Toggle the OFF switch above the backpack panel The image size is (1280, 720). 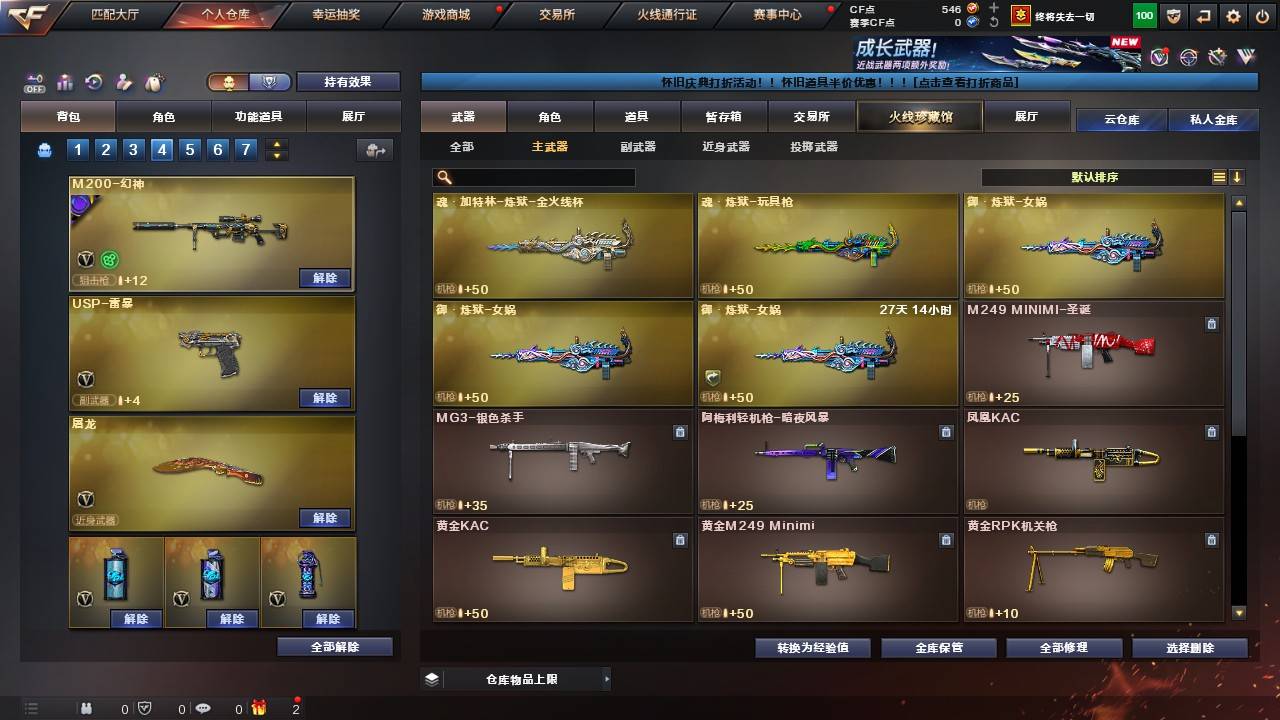(x=35, y=80)
